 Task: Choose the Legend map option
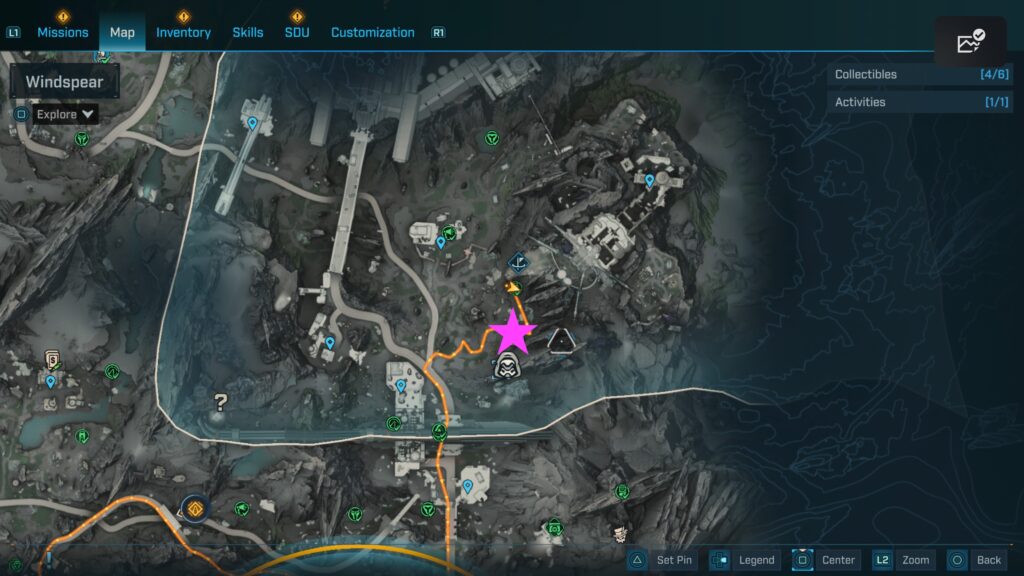point(744,560)
